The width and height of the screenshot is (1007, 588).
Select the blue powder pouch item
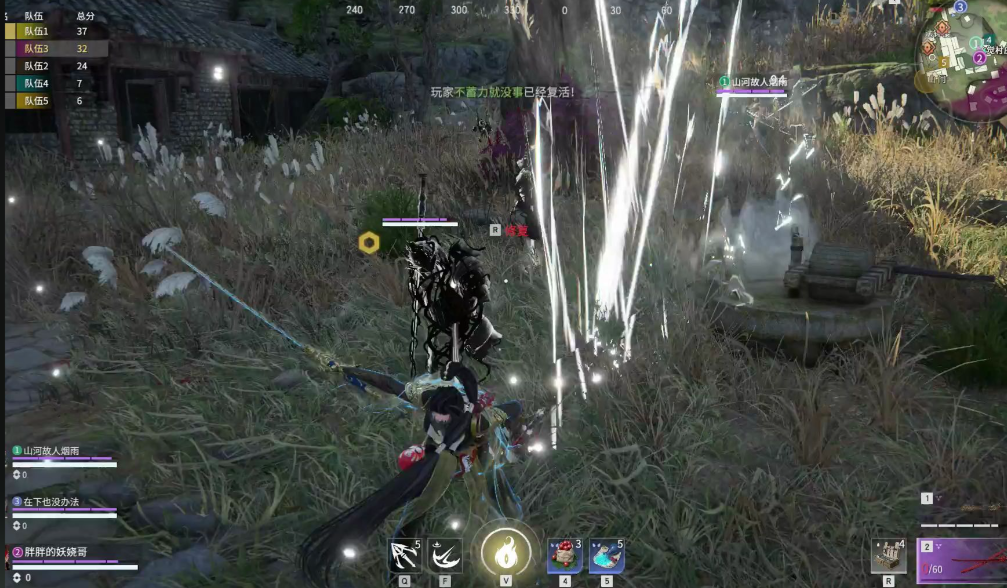click(606, 555)
